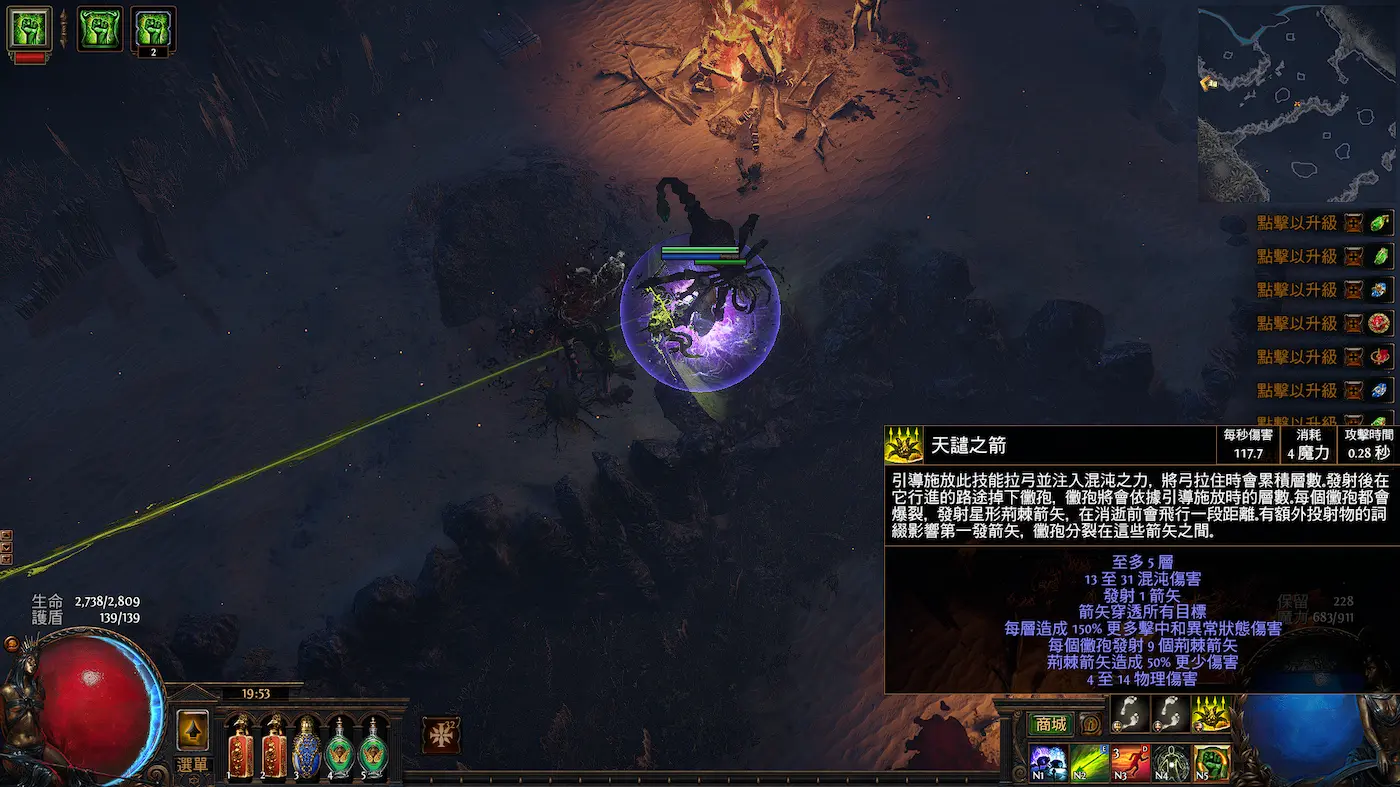
Task: Open the 商城 shop button
Action: (1051, 724)
